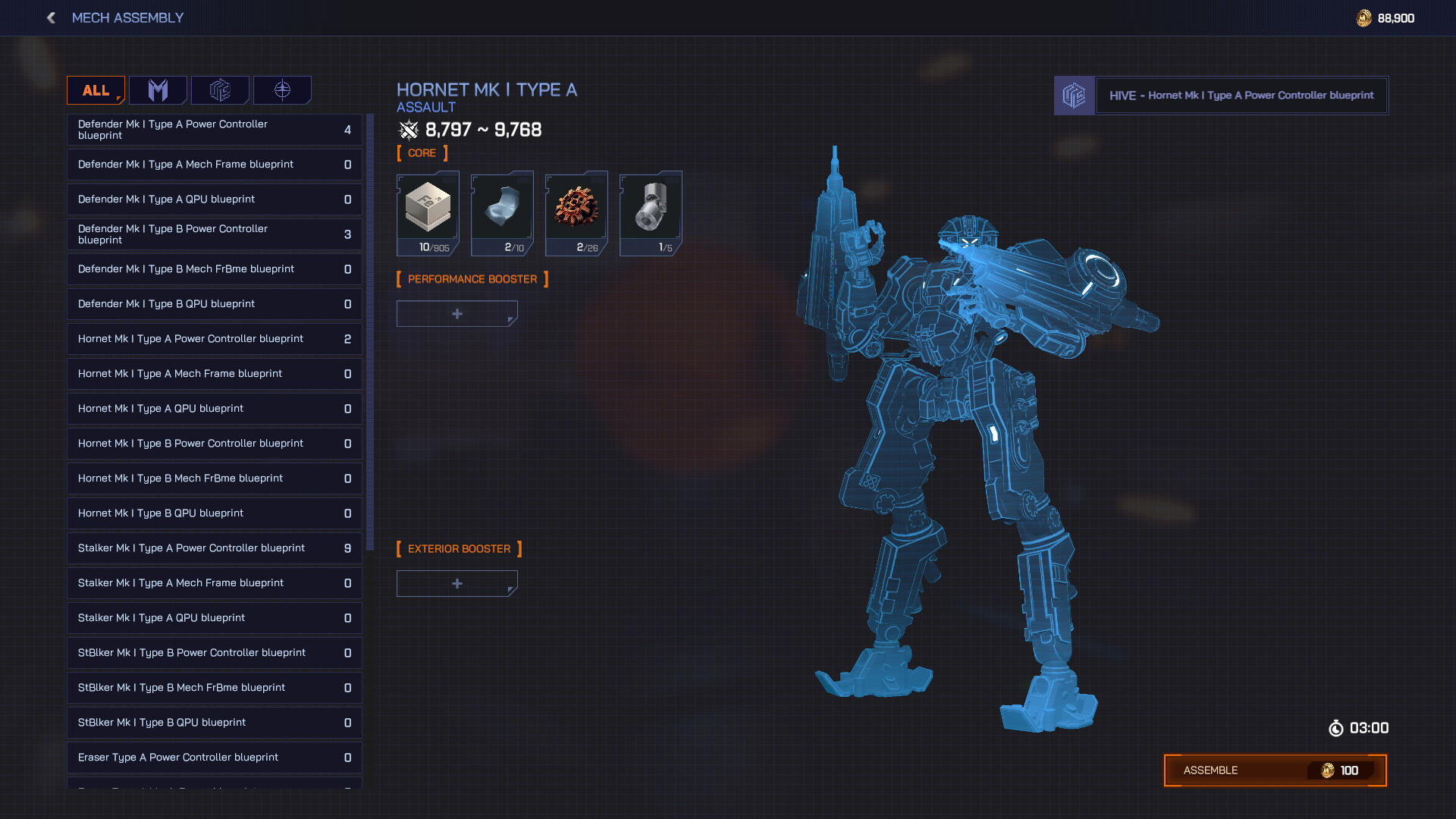The height and width of the screenshot is (819, 1456).
Task: Click the rusty gear core material slot
Action: tap(576, 212)
